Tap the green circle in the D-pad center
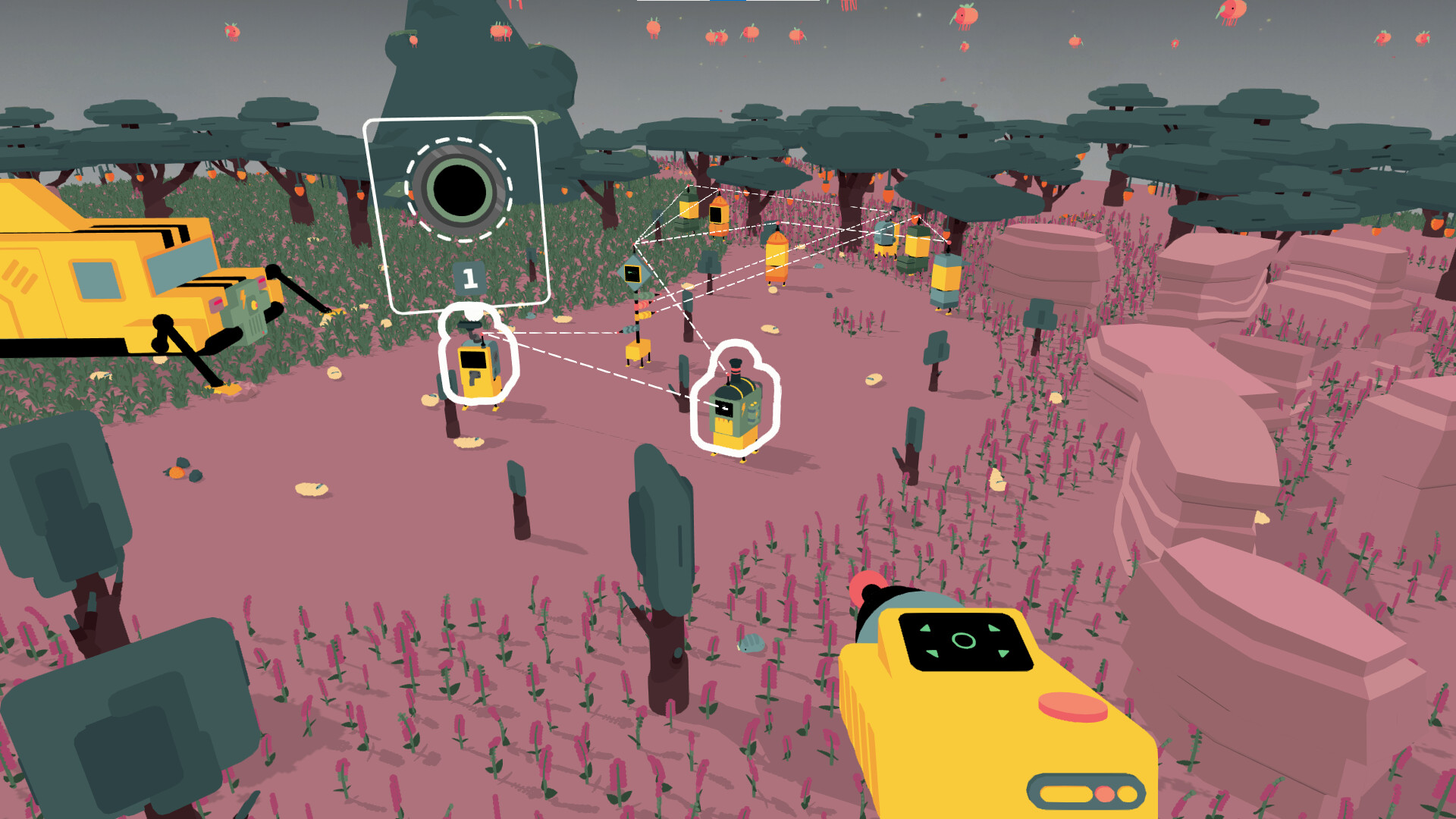Screen dimensions: 1456x819 click(965, 642)
